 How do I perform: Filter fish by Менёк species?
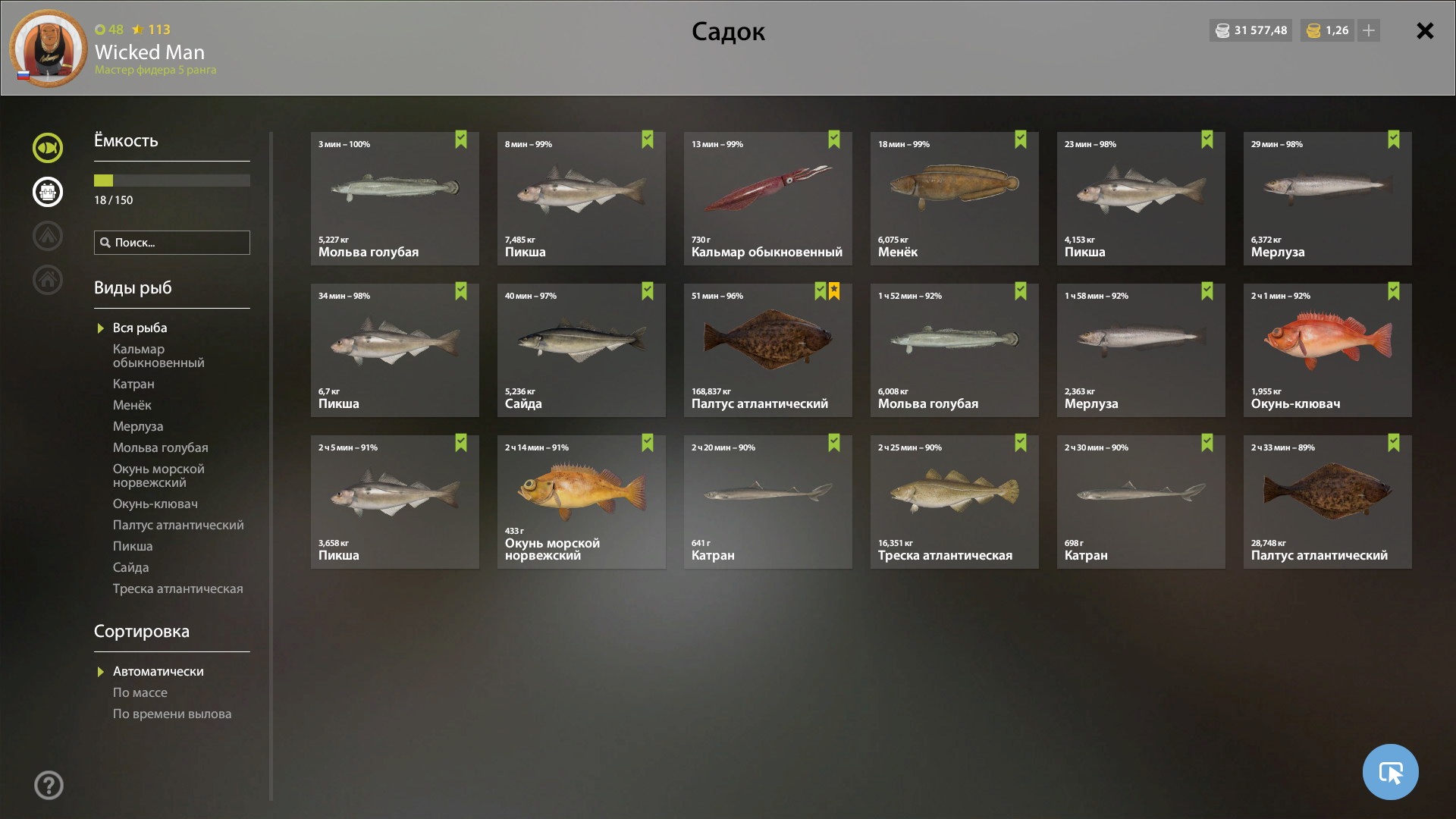pos(132,405)
